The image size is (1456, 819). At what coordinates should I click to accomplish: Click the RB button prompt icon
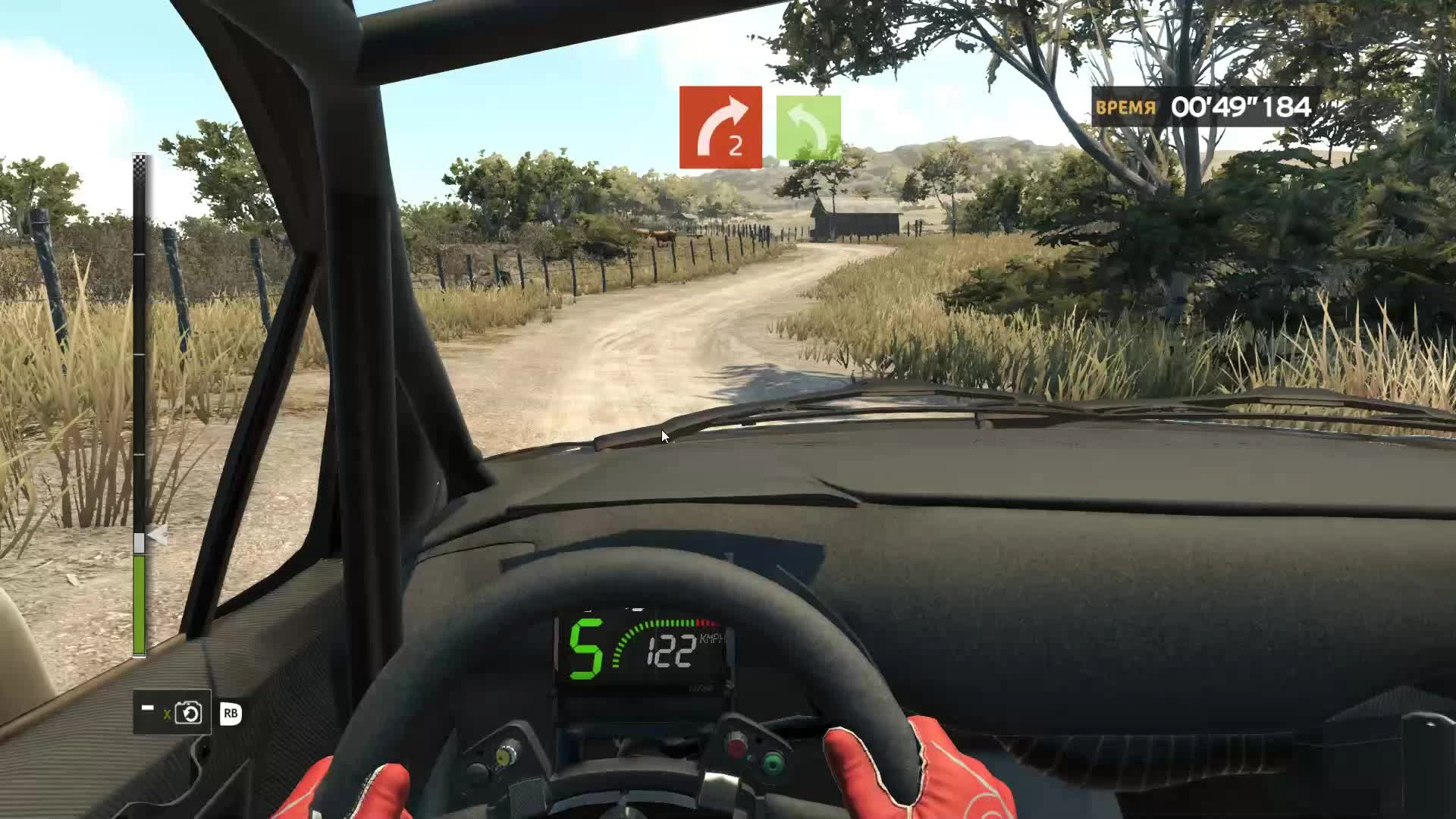[232, 714]
